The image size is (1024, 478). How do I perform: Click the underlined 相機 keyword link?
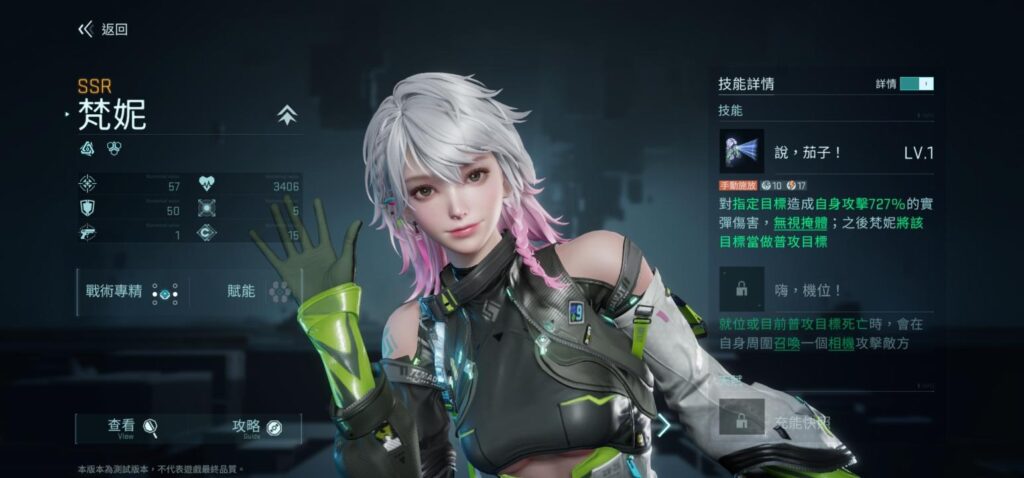(839, 343)
